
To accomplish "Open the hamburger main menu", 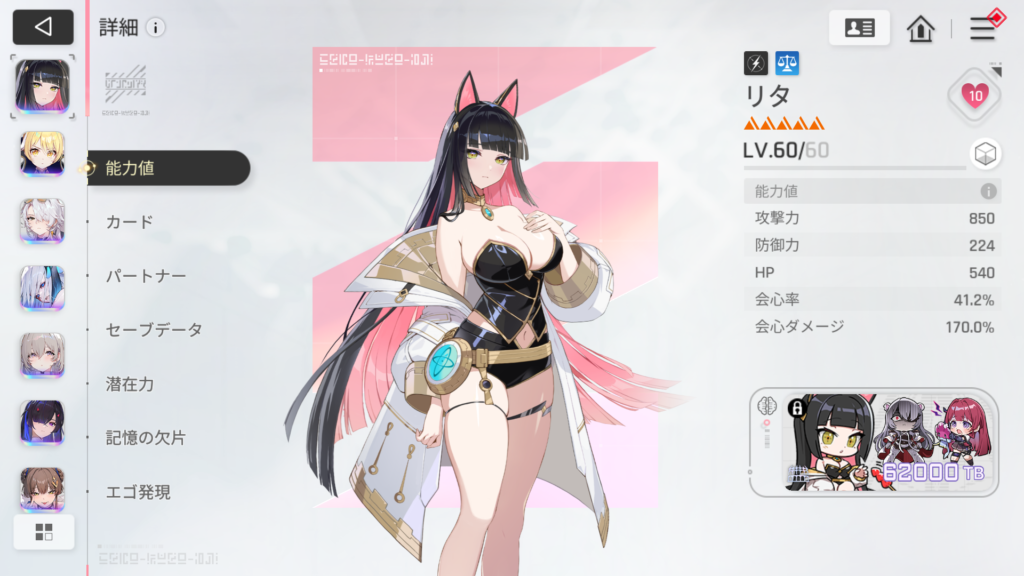I will [x=983, y=28].
